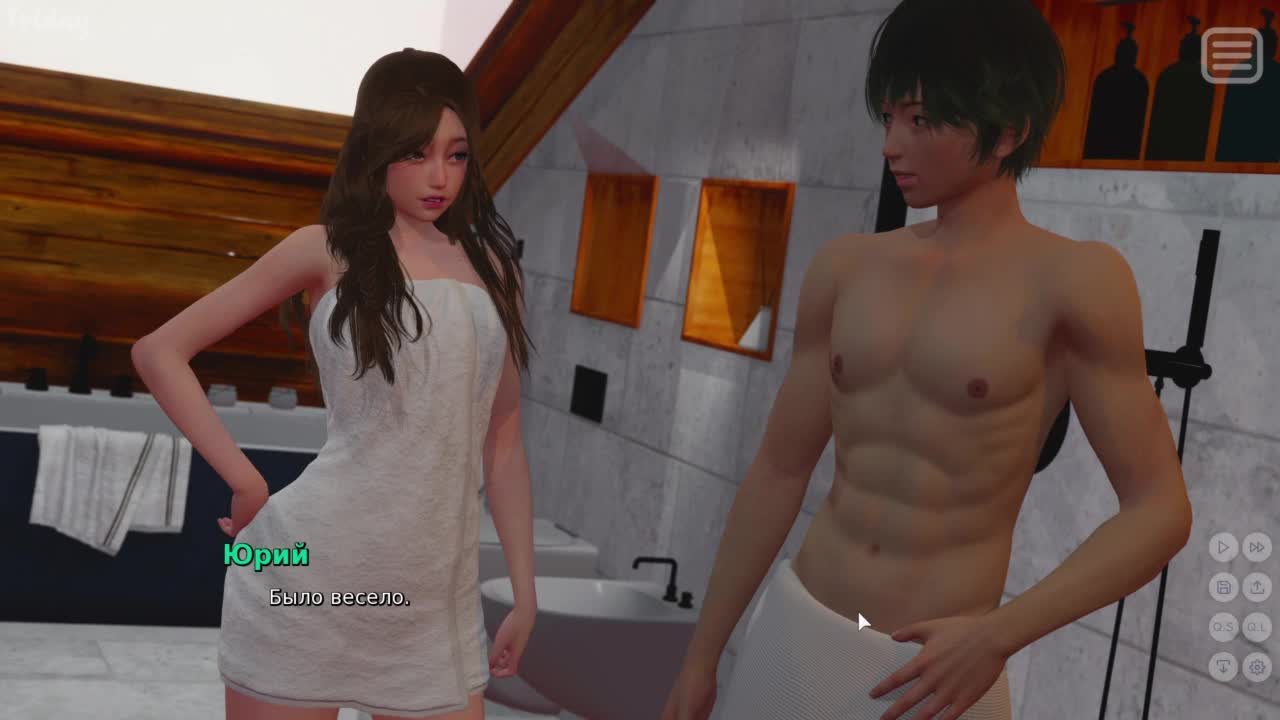Quick load with the Q.L button
The width and height of the screenshot is (1280, 720).
point(1257,627)
